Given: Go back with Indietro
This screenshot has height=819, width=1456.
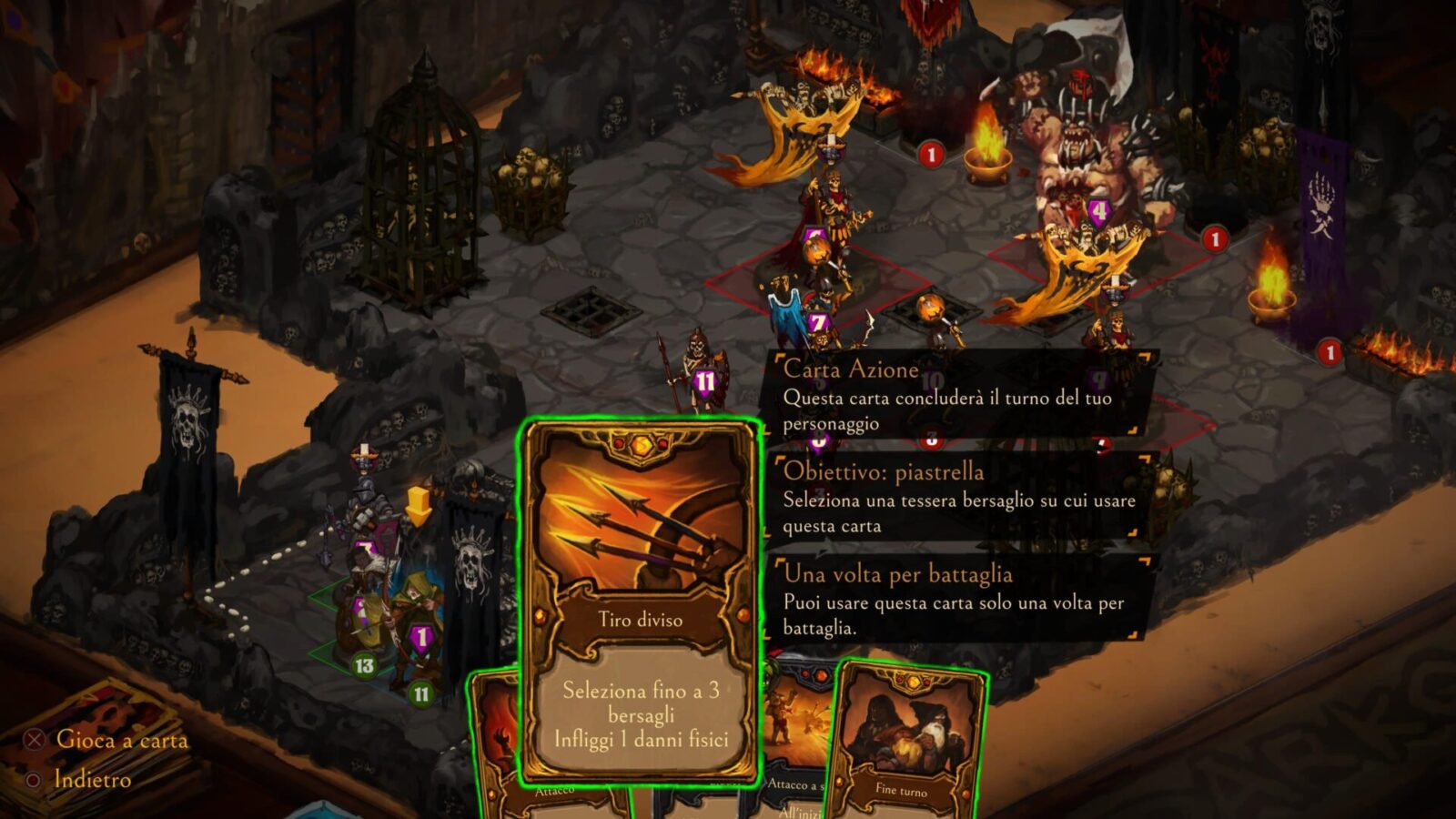Looking at the screenshot, I should point(91,780).
